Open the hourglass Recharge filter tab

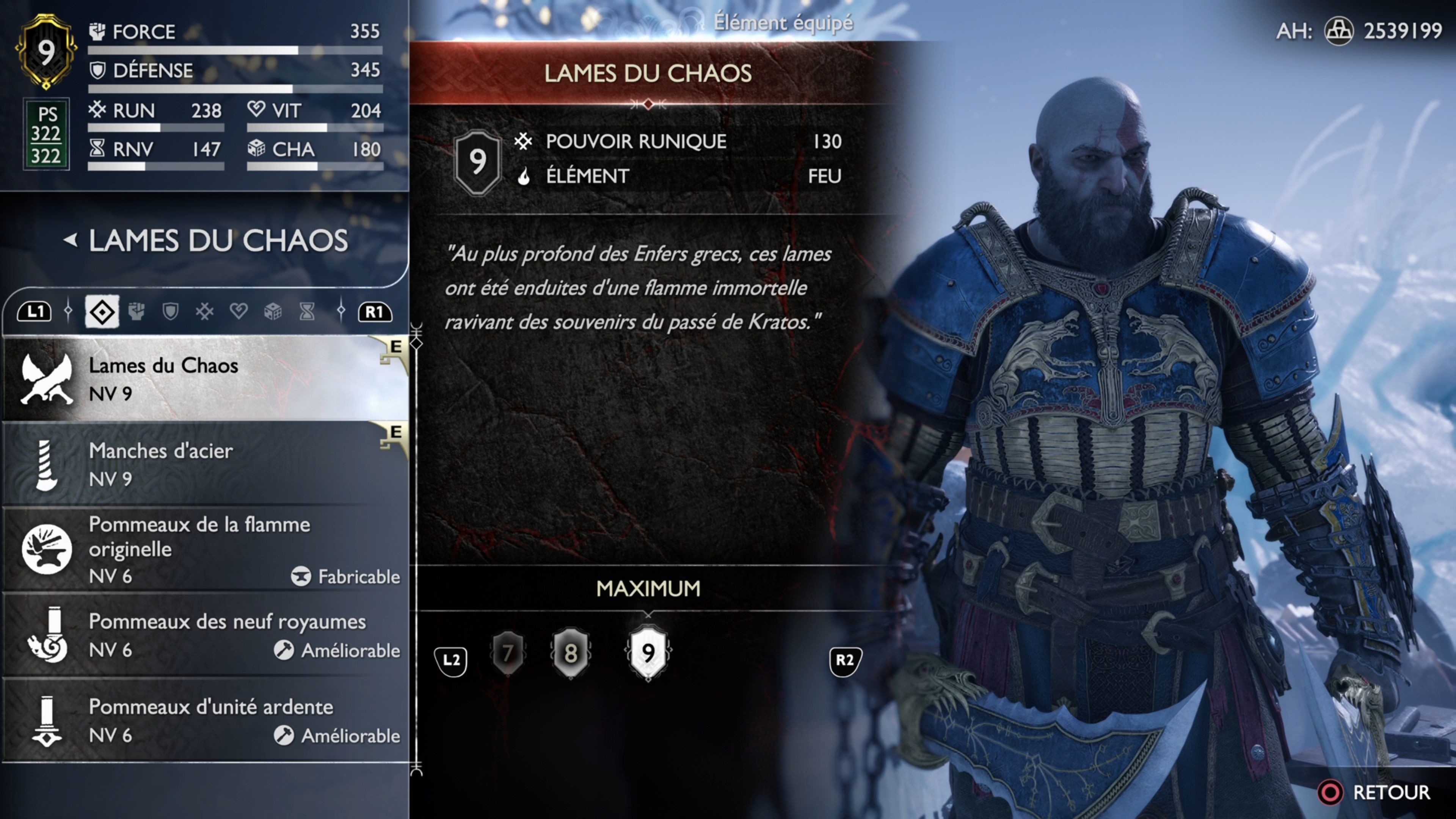click(x=307, y=311)
